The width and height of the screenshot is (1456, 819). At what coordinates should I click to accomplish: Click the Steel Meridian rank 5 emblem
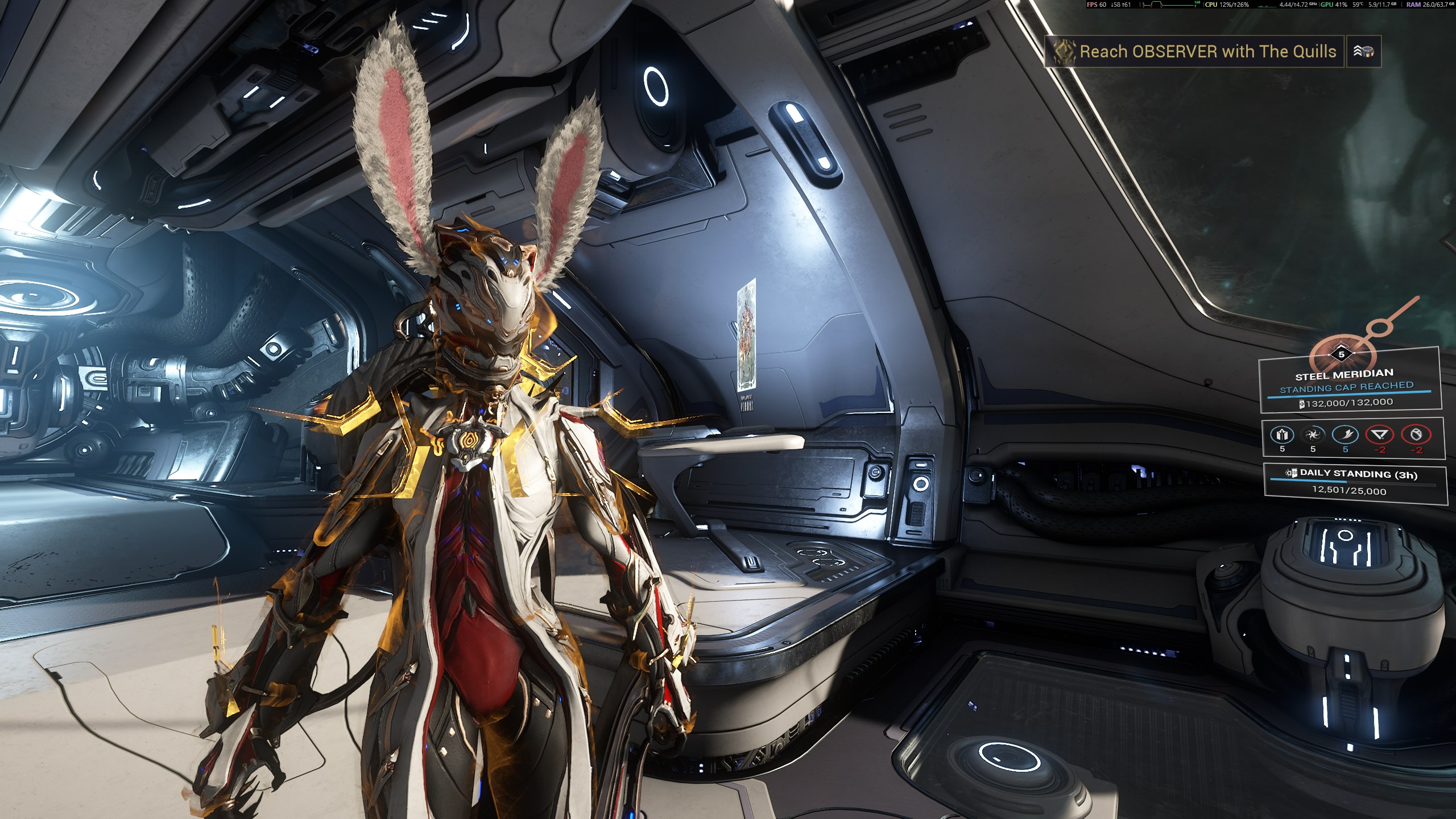pyautogui.click(x=1342, y=355)
